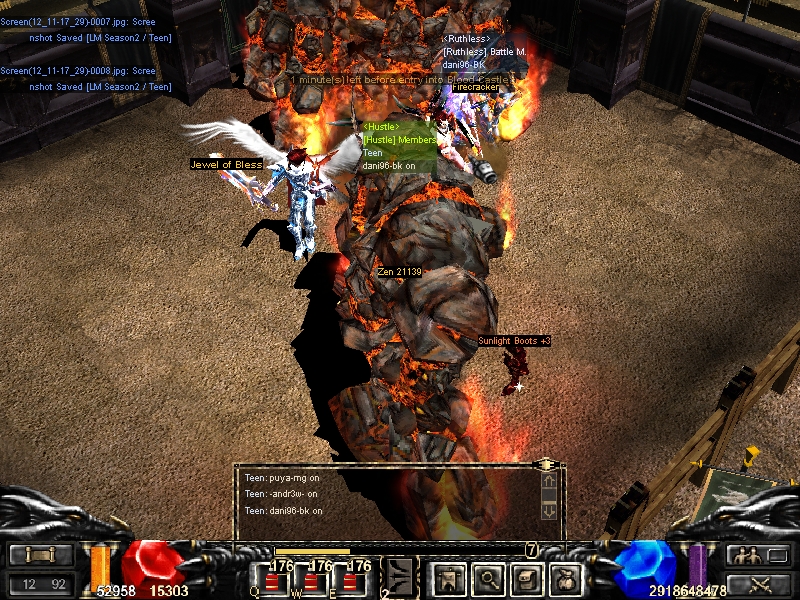Click the magnifying glass button
This screenshot has height=600, width=800.
click(488, 577)
